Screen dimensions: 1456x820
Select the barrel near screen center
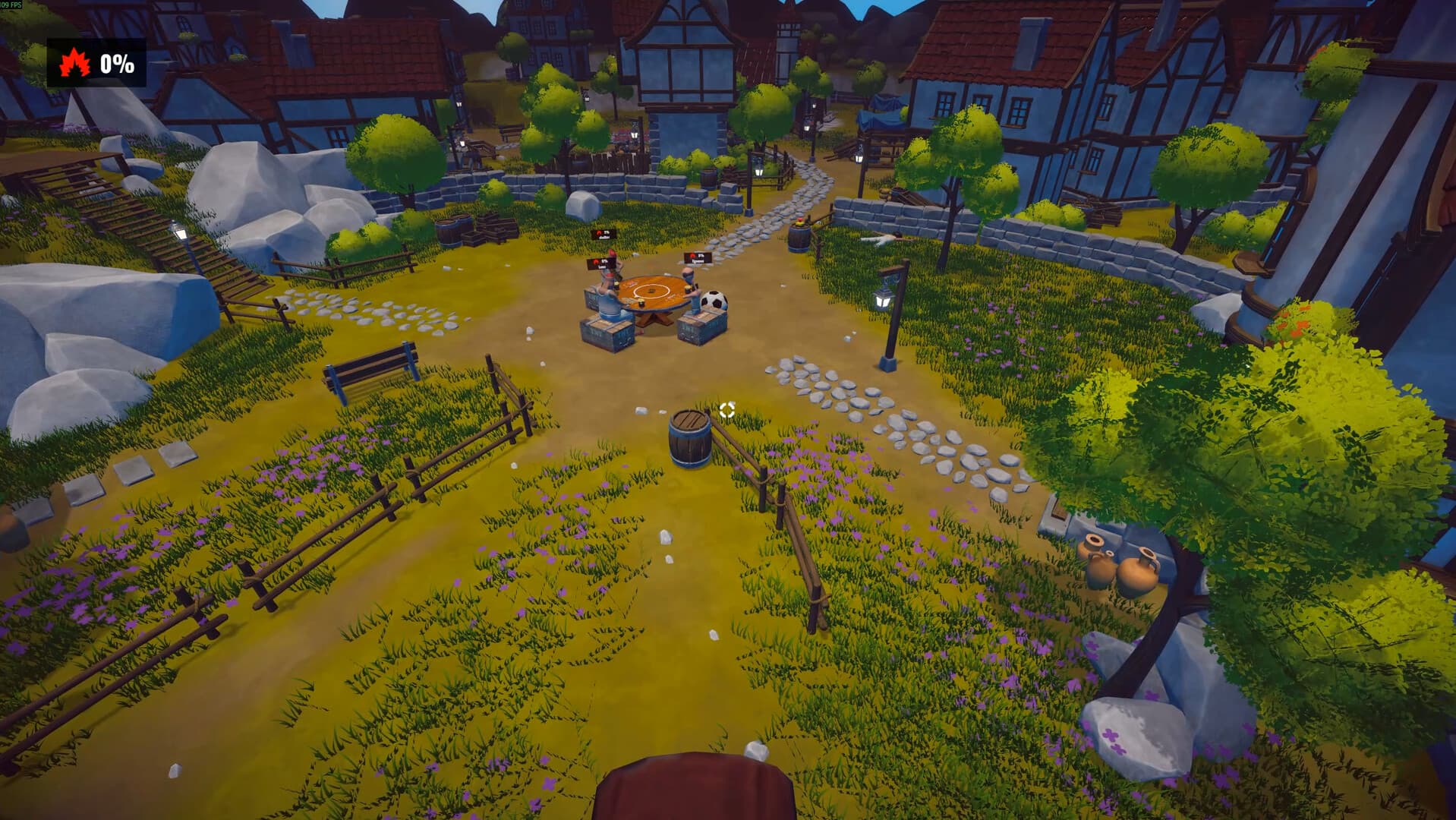pos(689,438)
